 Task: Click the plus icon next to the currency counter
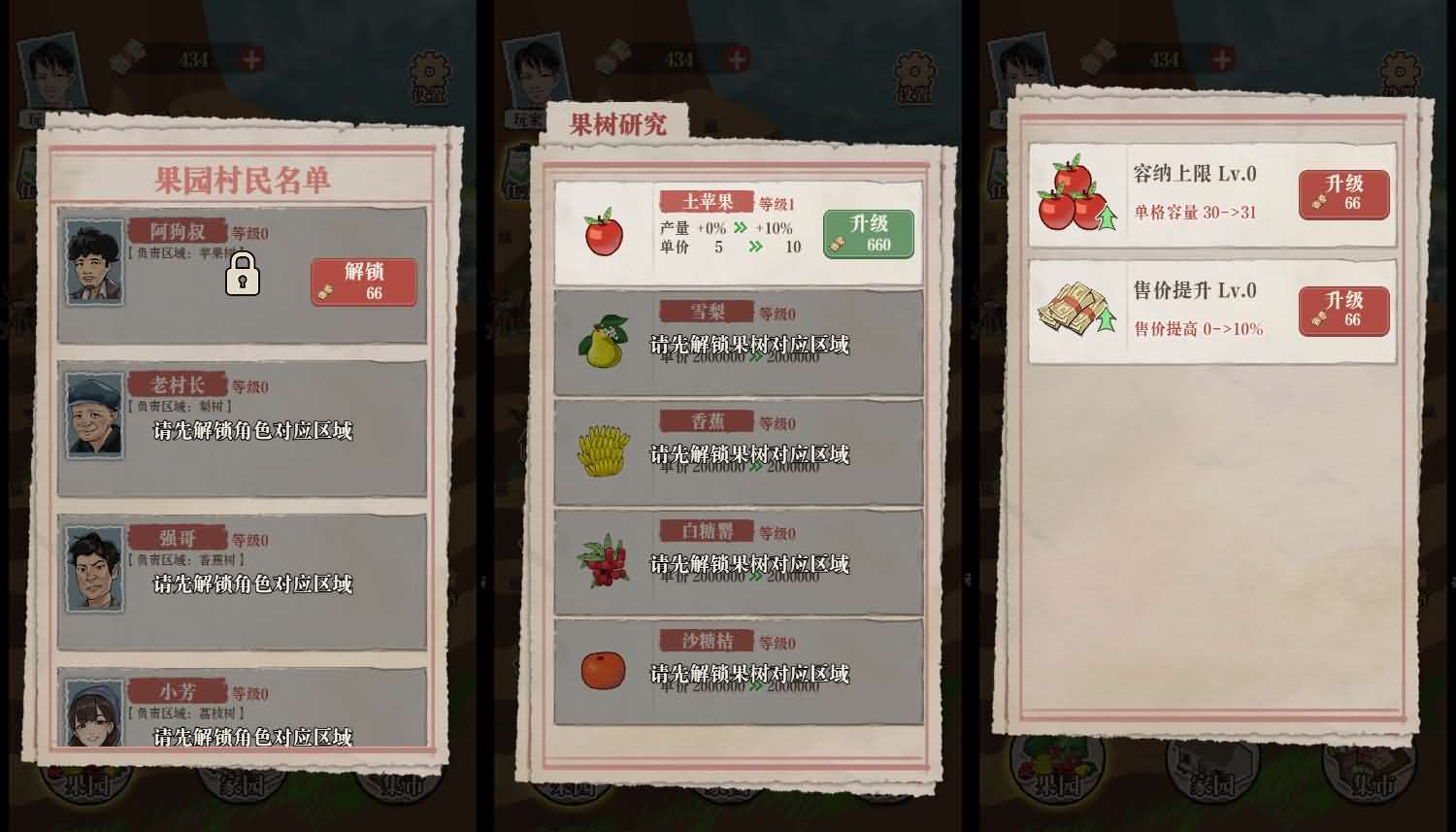pyautogui.click(x=252, y=58)
